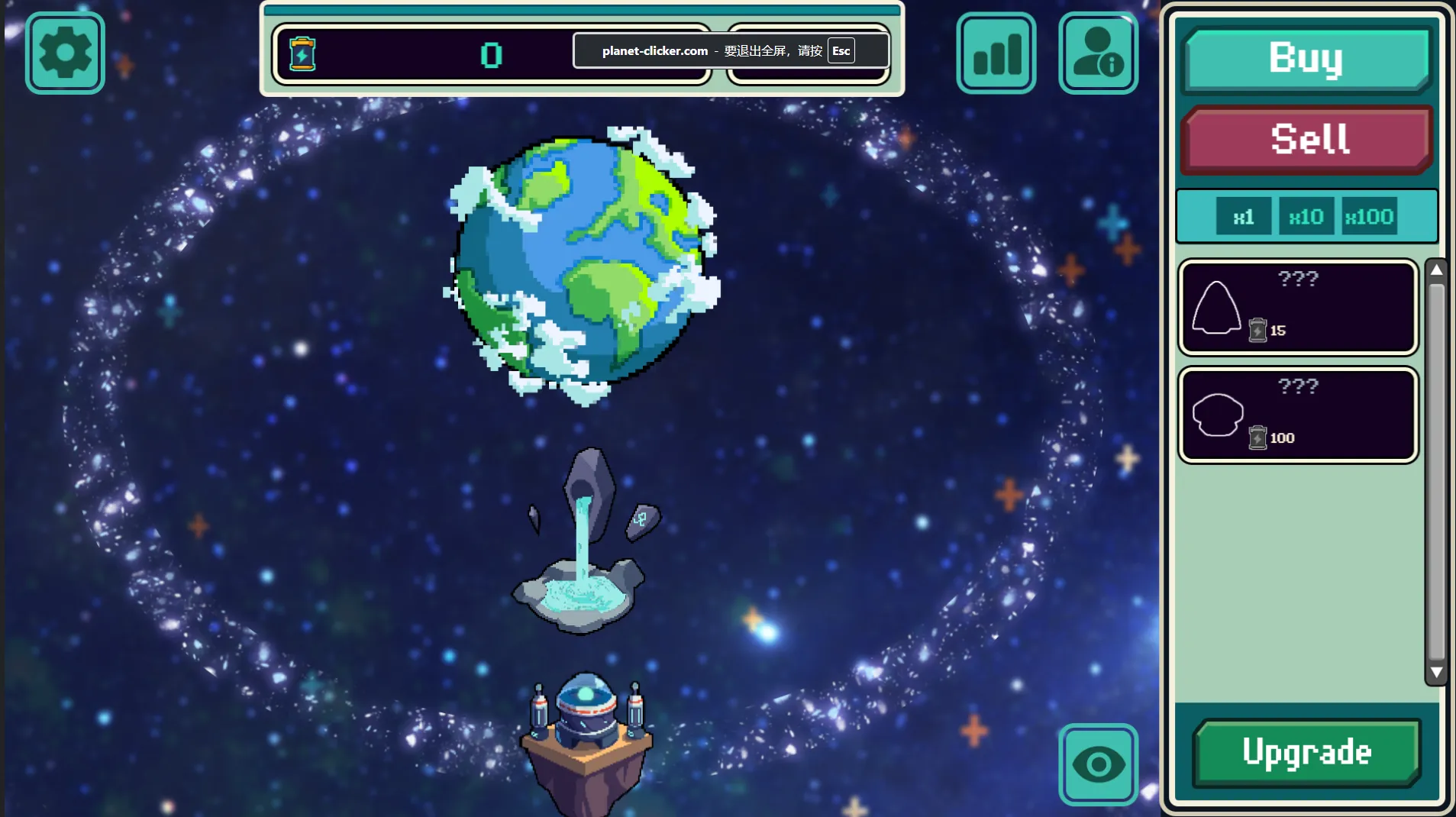
Task: Click the shop list scroll-down arrow
Action: click(1436, 673)
